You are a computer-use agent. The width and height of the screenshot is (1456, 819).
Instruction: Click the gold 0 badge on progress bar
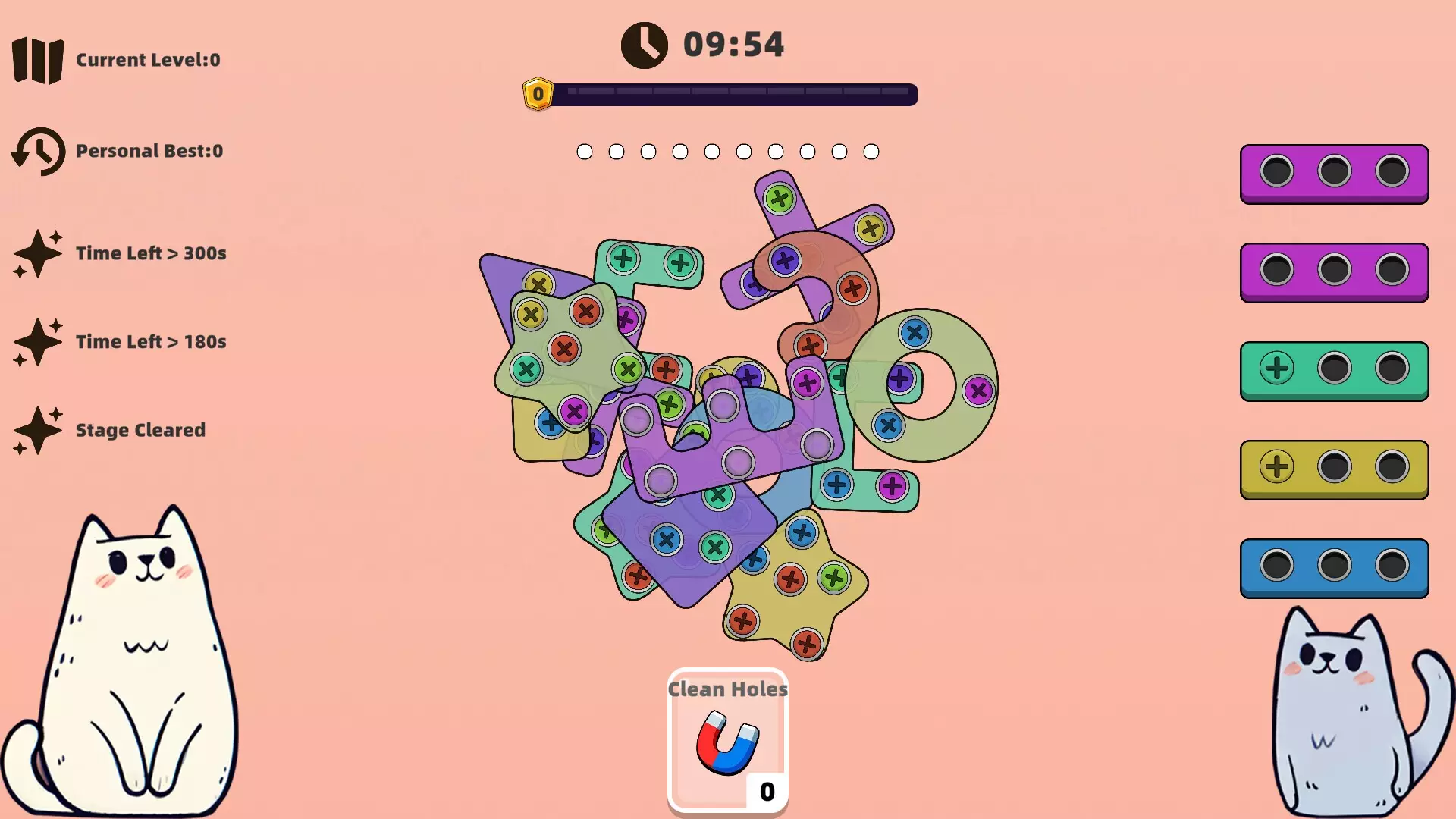538,93
